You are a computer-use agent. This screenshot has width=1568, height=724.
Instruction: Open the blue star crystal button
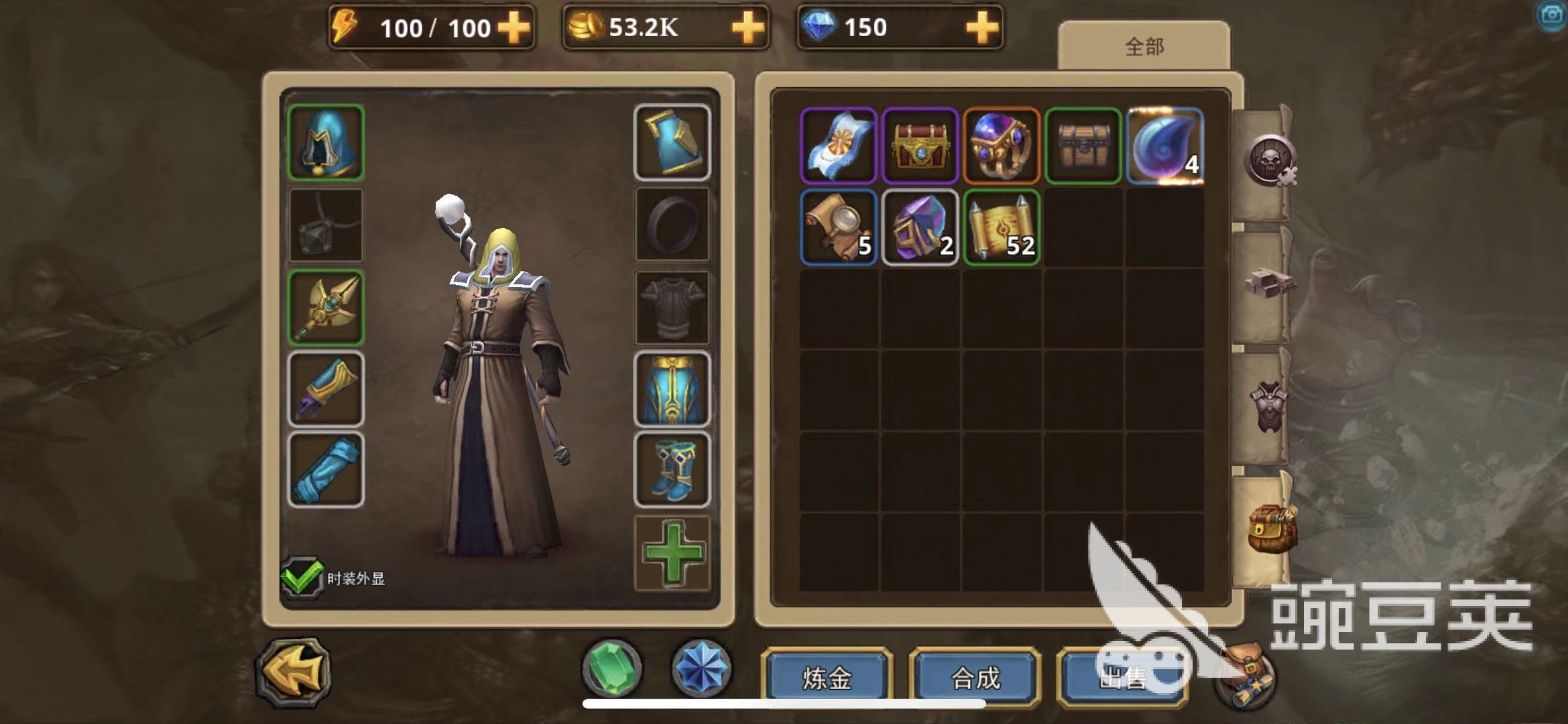701,668
